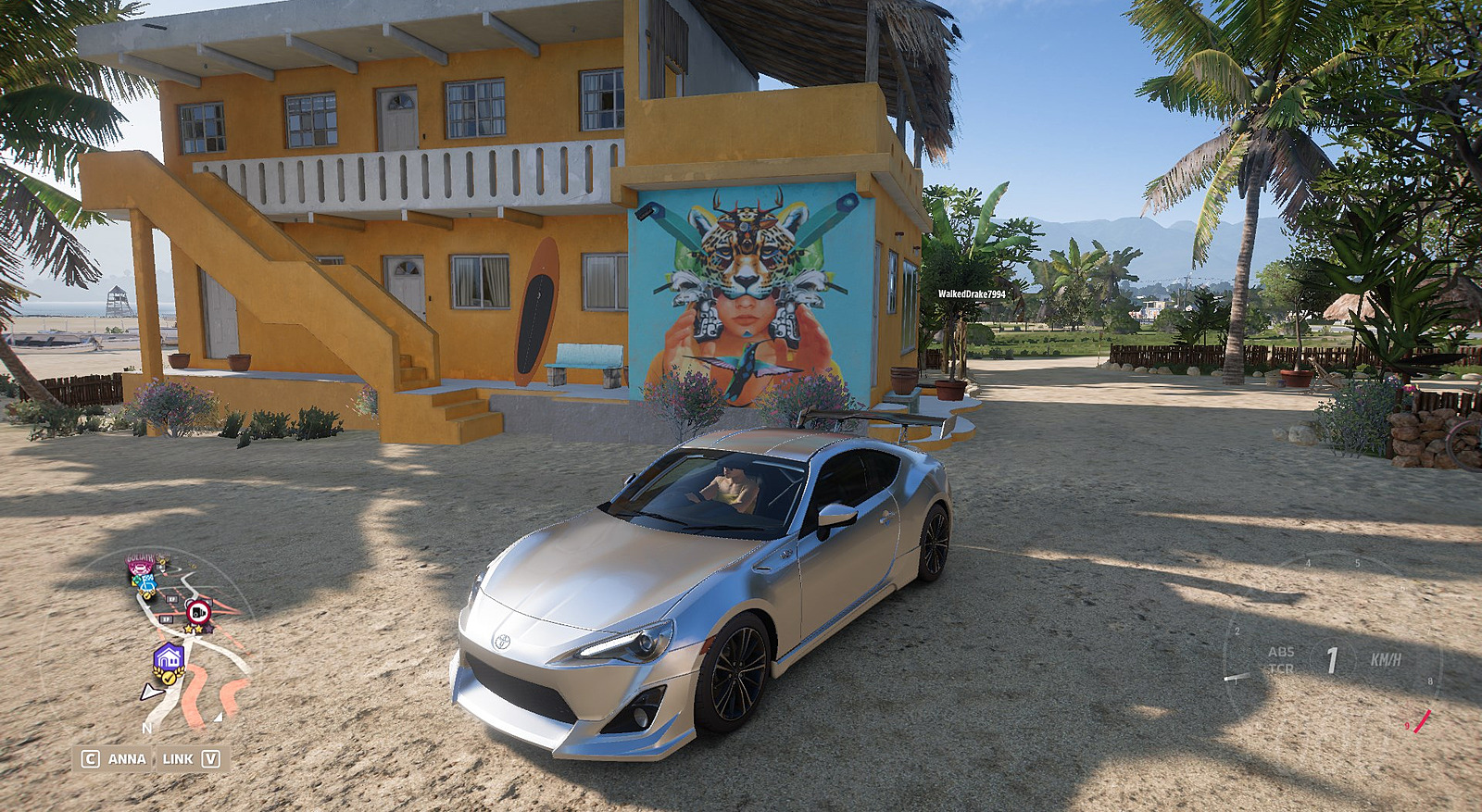
Task: Click the red redline segment on the tachometer
Action: (x=1422, y=721)
